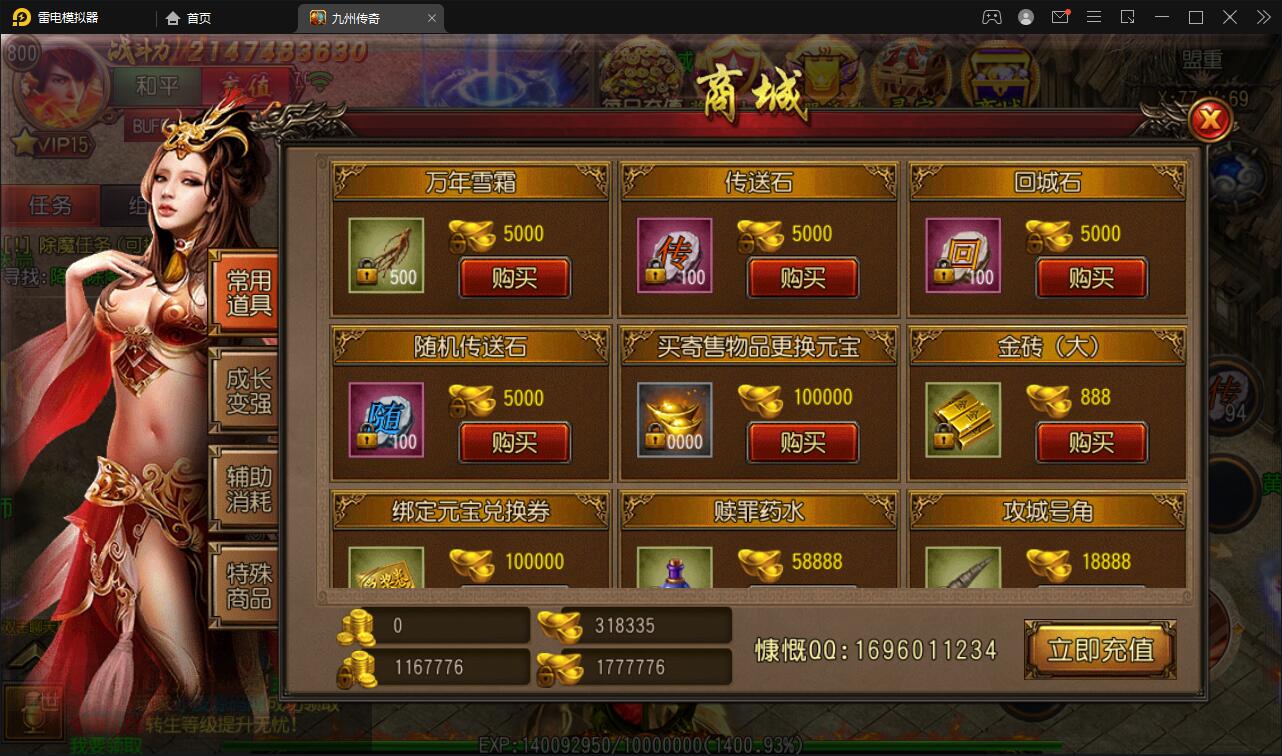Viewport: 1282px width, 756px height.
Task: Select the 随机传送石 random teleport icon
Action: 385,420
